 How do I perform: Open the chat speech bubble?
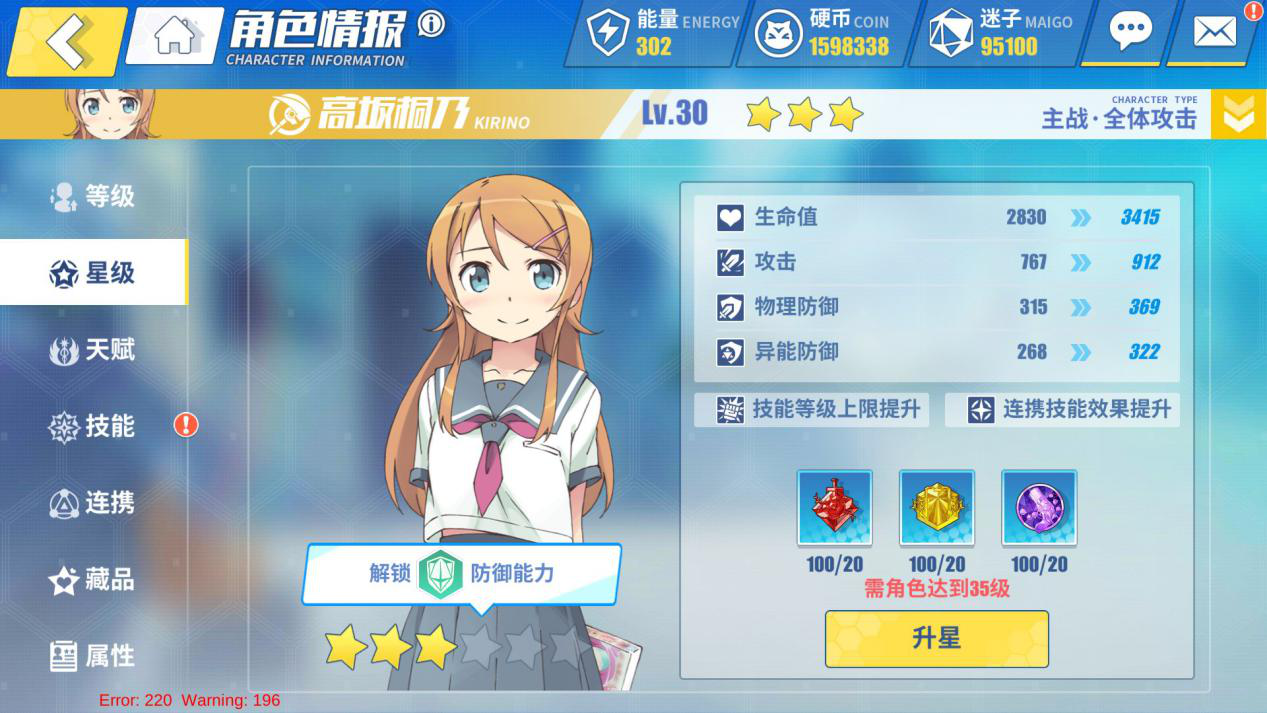pos(1130,32)
